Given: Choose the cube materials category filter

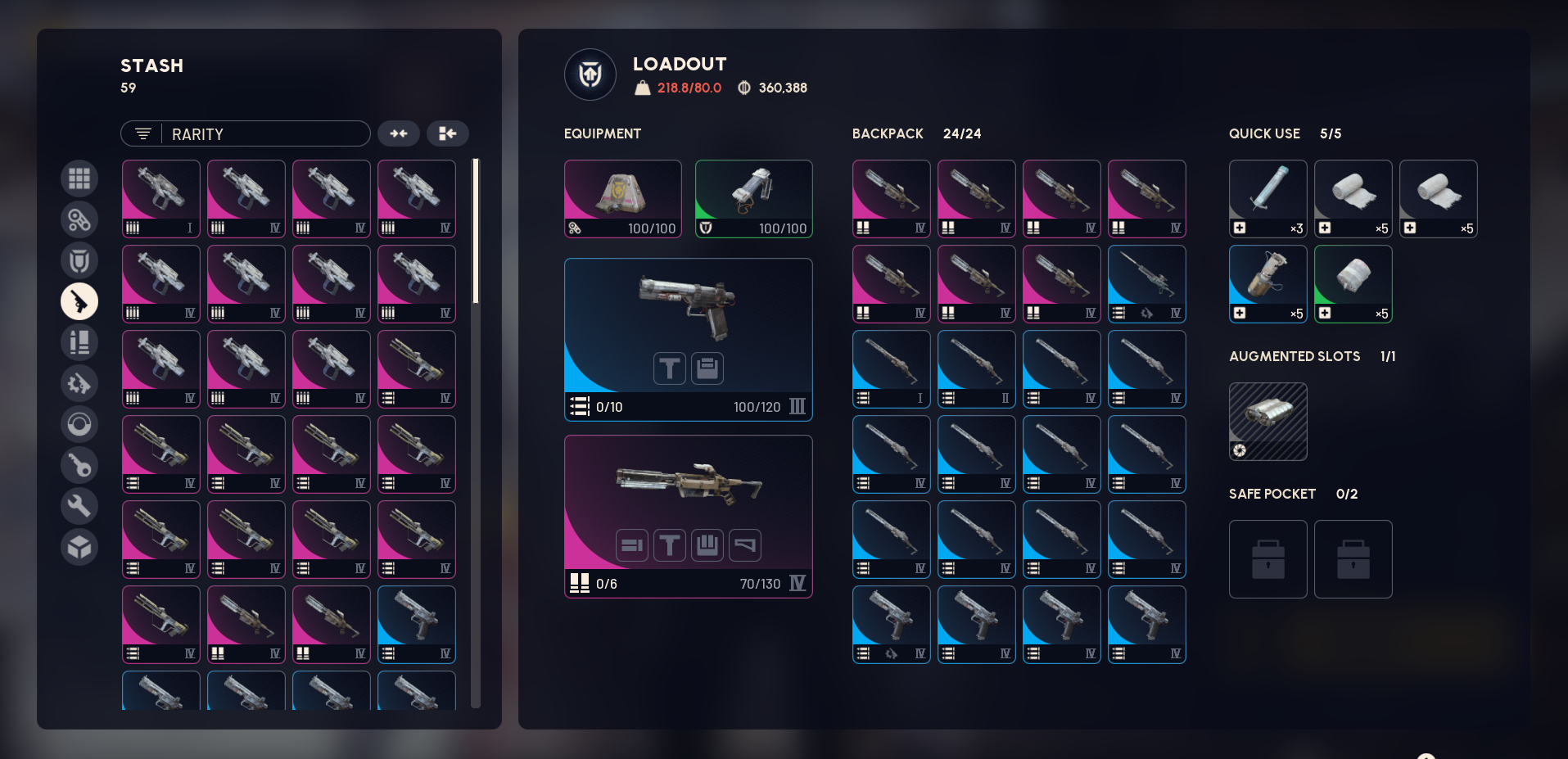Looking at the screenshot, I should click(79, 547).
